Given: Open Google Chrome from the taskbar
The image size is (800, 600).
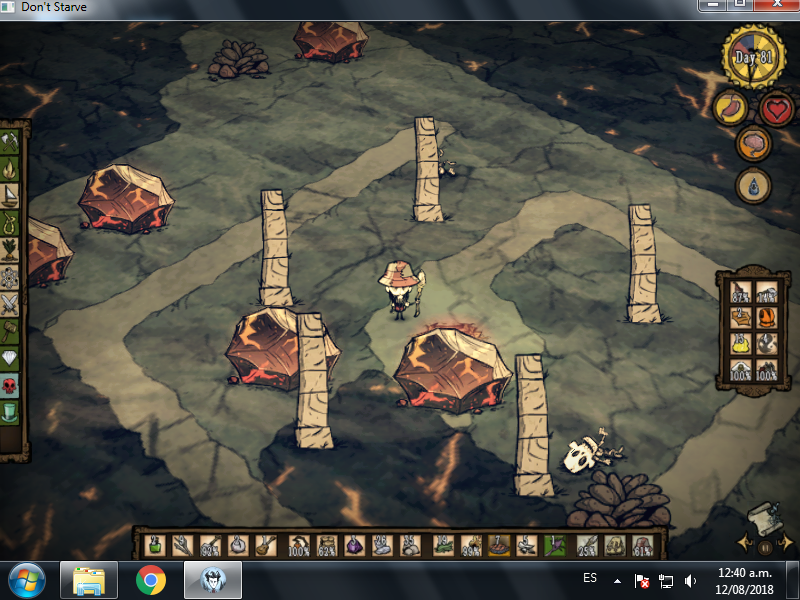Looking at the screenshot, I should coord(151,580).
